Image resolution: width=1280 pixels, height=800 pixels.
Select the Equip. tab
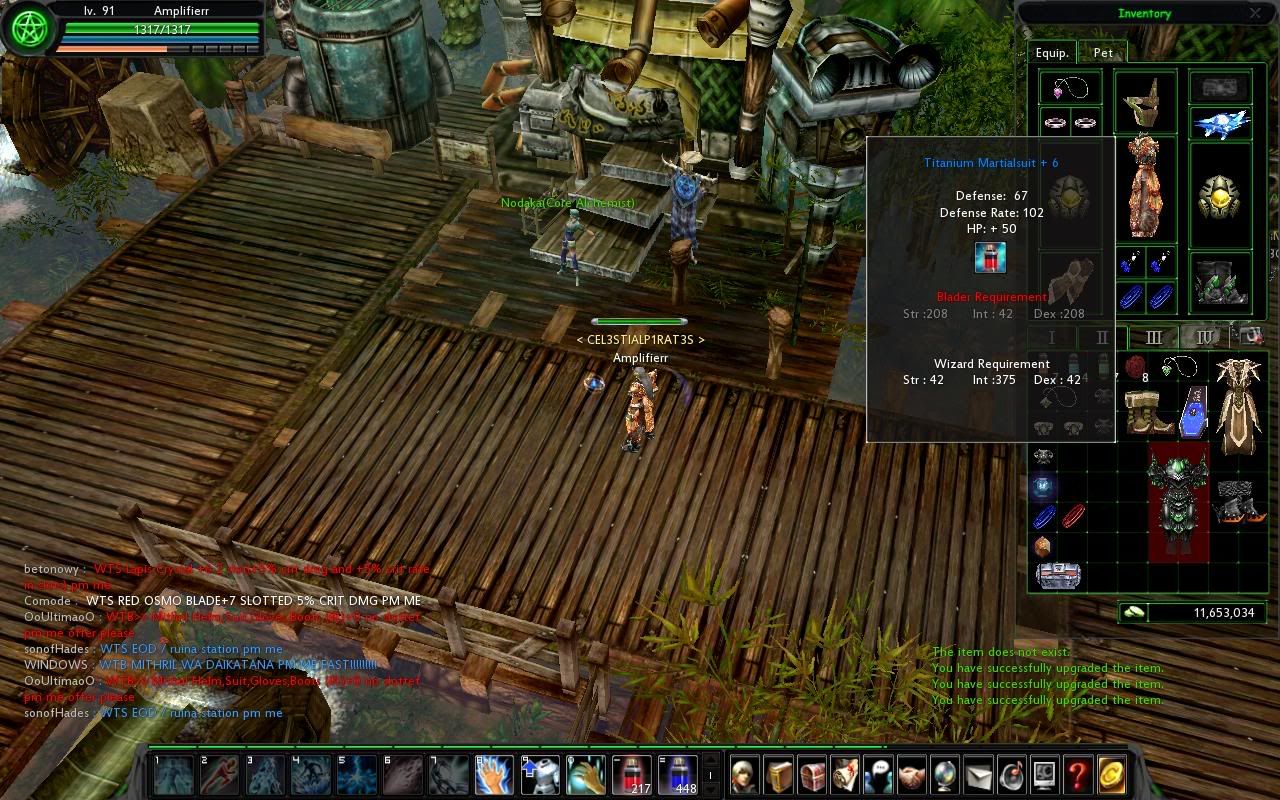tap(1052, 53)
